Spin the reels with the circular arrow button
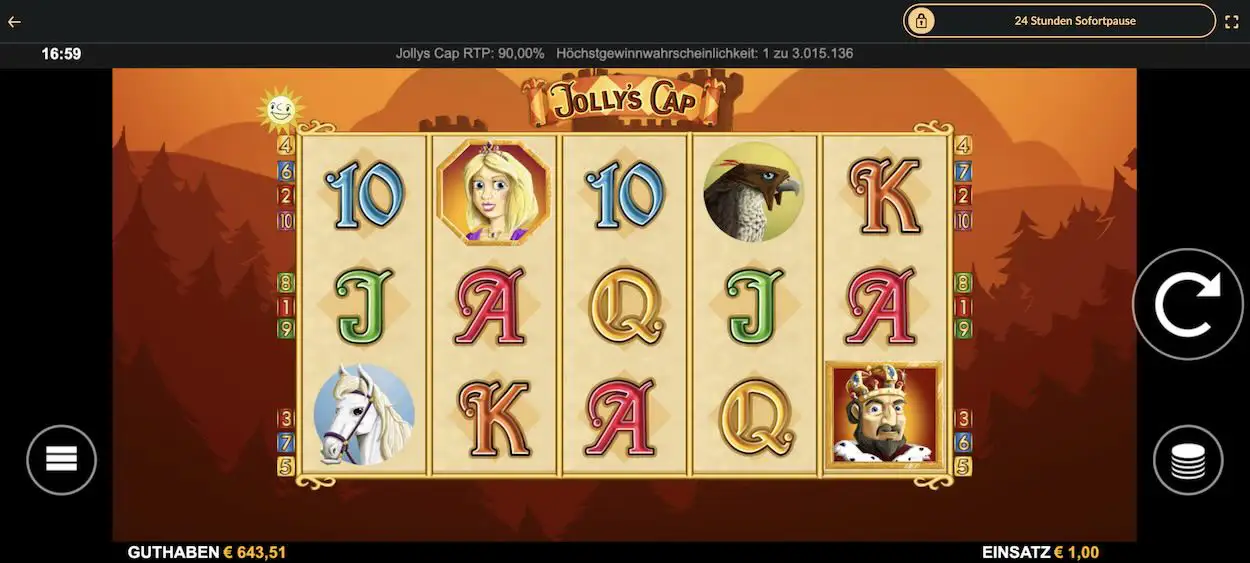The image size is (1250, 563). [x=1187, y=304]
